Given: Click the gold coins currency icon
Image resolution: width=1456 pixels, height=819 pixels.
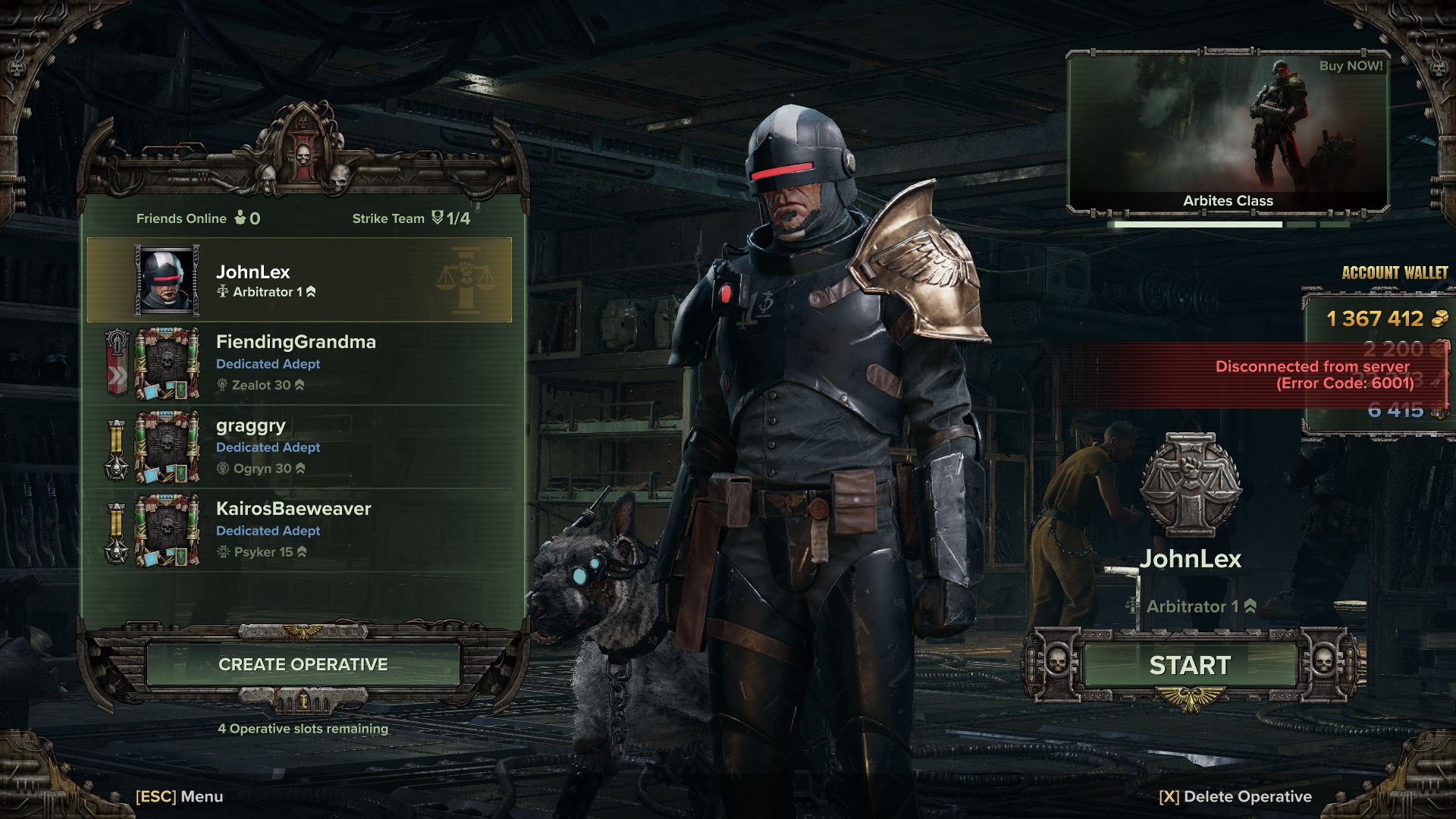Looking at the screenshot, I should coord(1441,319).
